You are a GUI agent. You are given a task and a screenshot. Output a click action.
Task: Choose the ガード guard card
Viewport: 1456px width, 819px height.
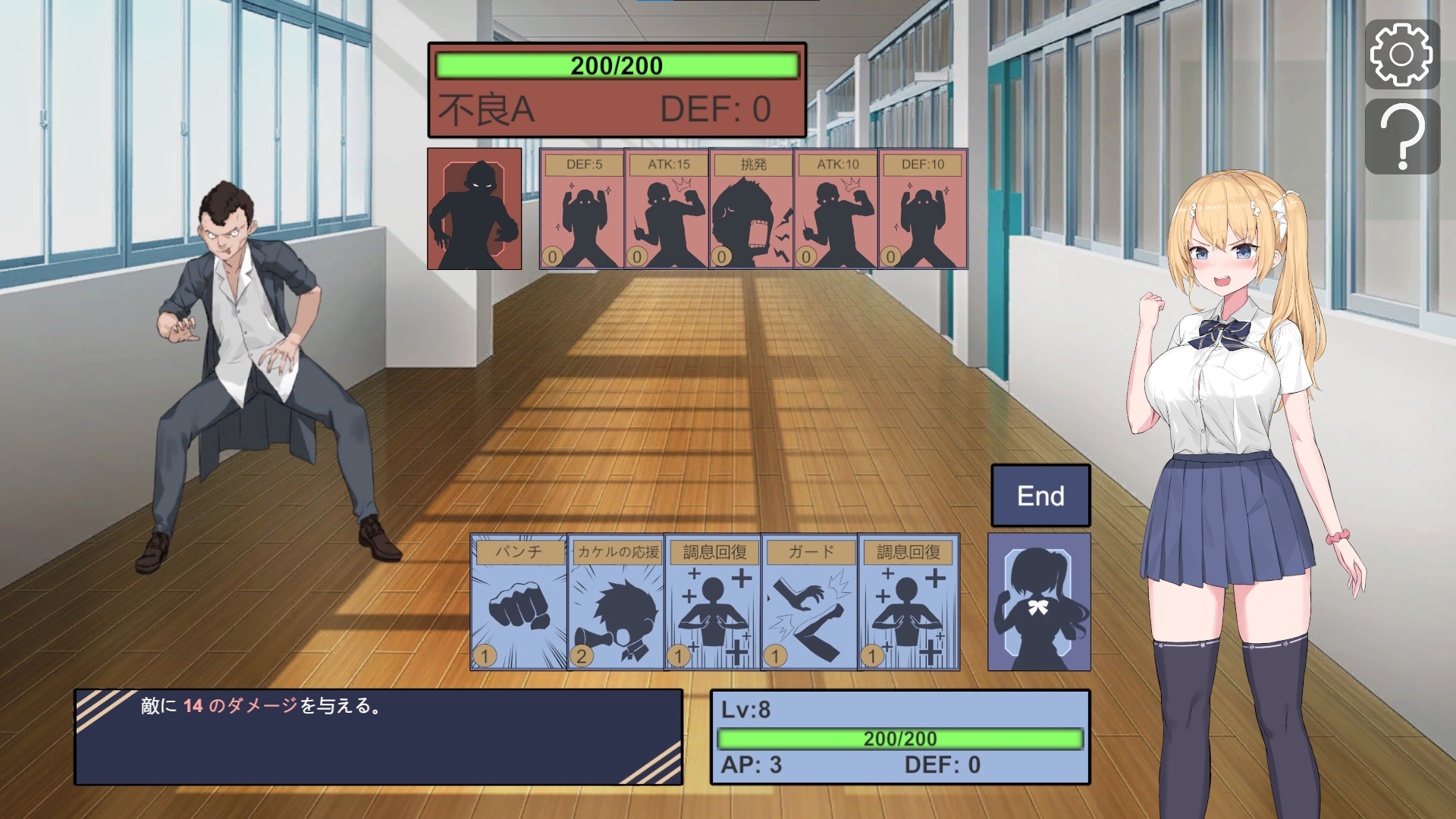coord(810,602)
